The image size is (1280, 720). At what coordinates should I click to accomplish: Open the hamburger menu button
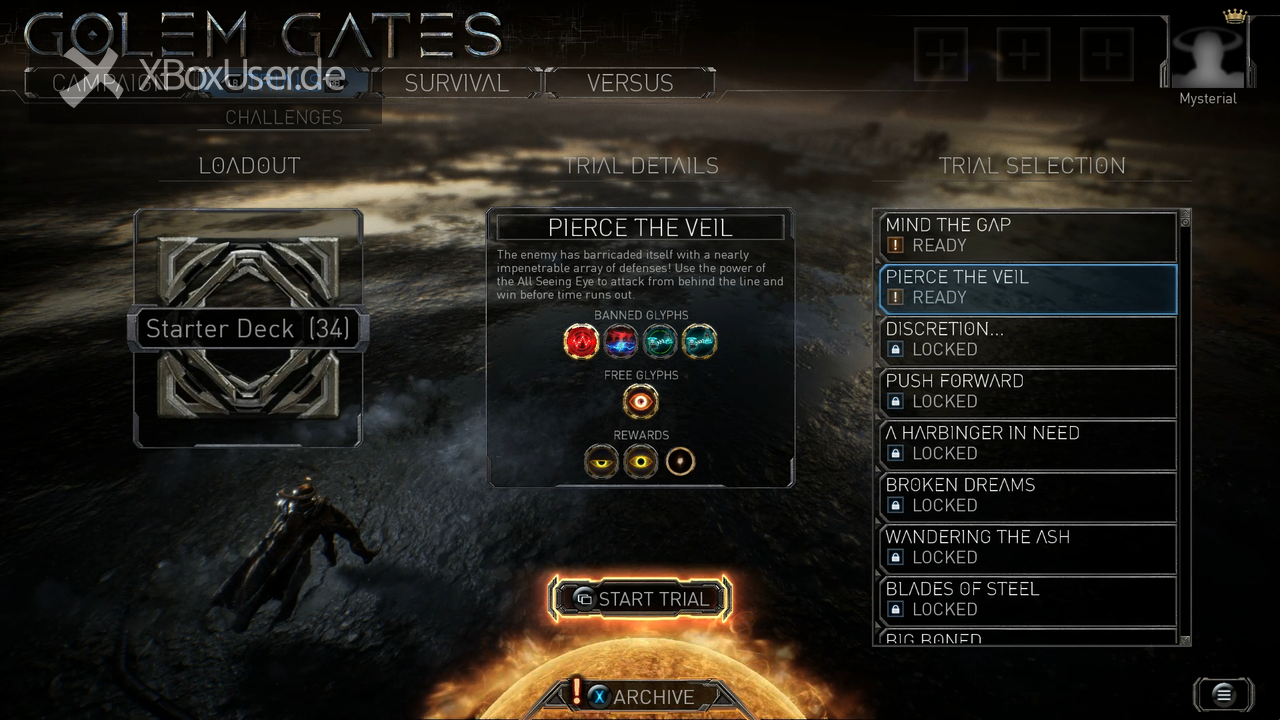pos(1222,694)
